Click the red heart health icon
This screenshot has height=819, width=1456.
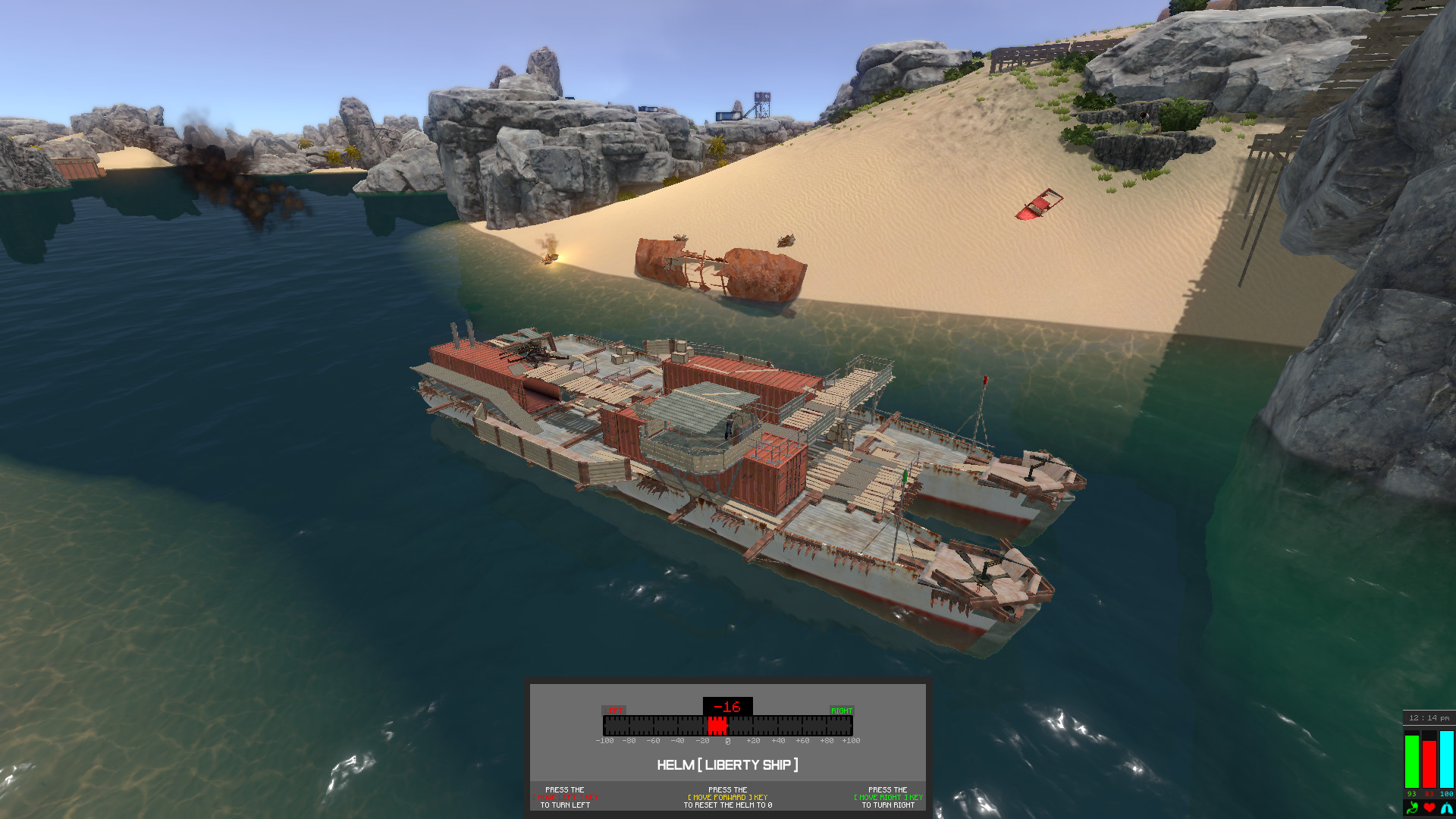tap(1429, 808)
